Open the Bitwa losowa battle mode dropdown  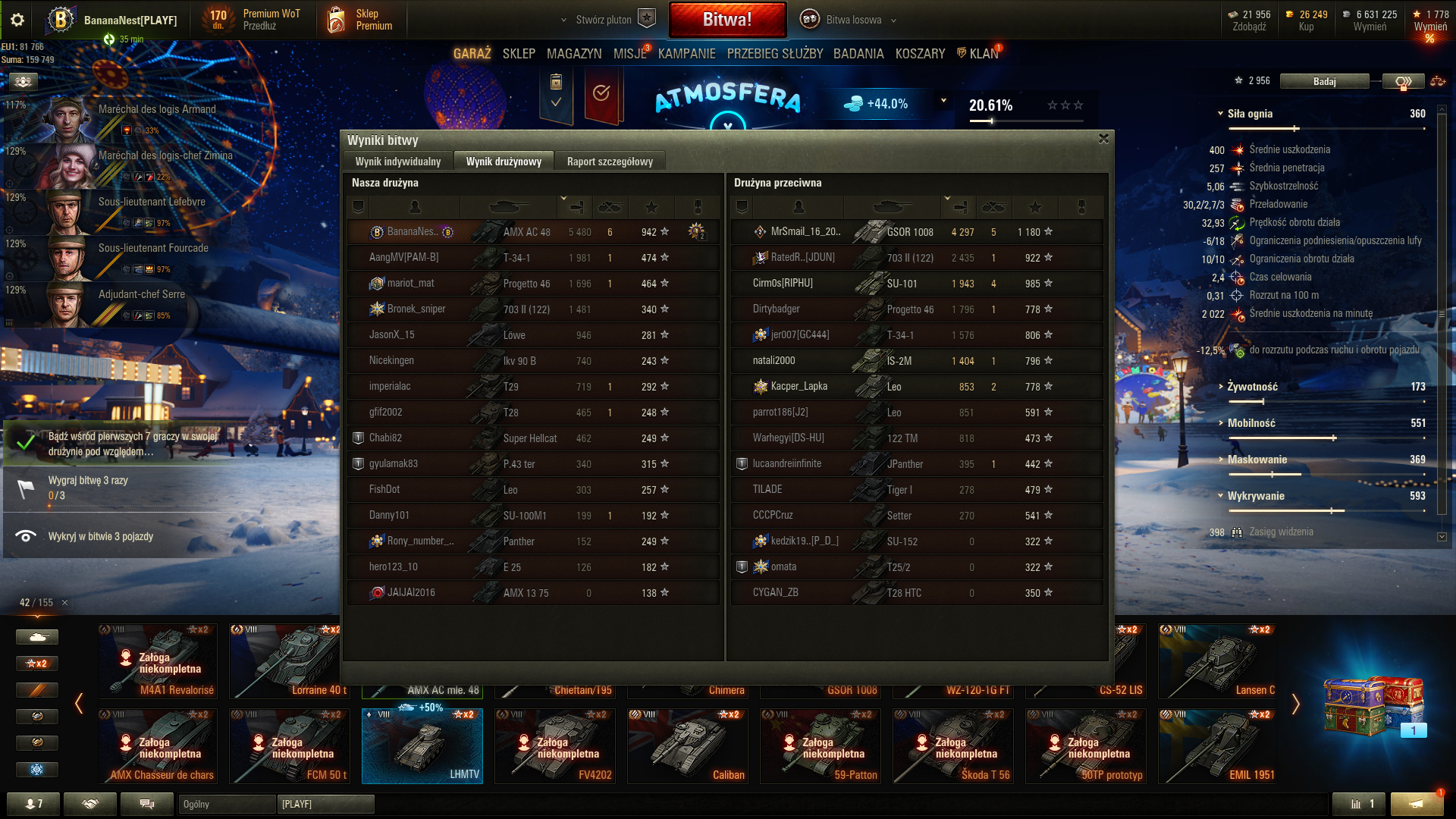854,20
